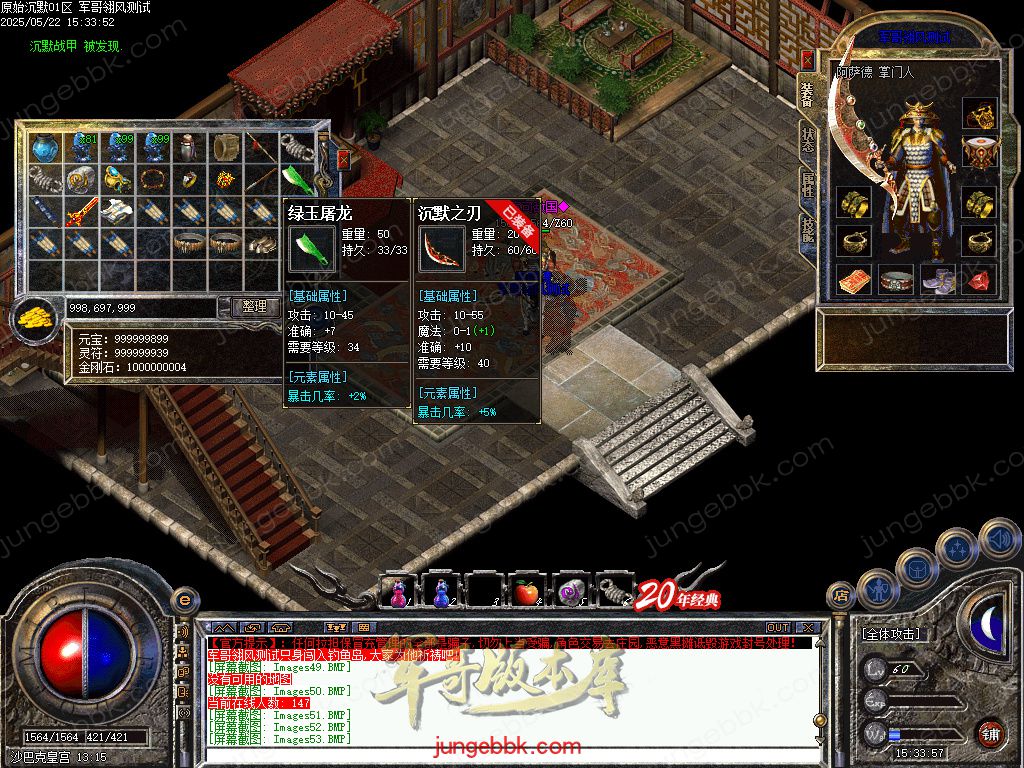Click the round red 铺 stall button
1024x768 pixels.
pos(990,733)
